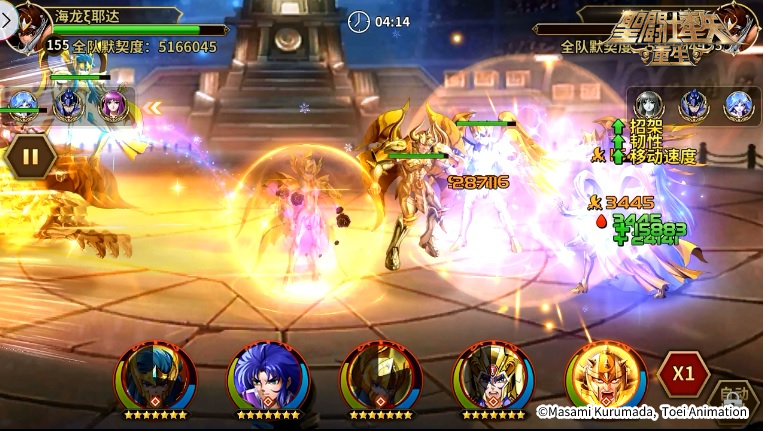Toggle the X1 battle speed button

tap(683, 374)
